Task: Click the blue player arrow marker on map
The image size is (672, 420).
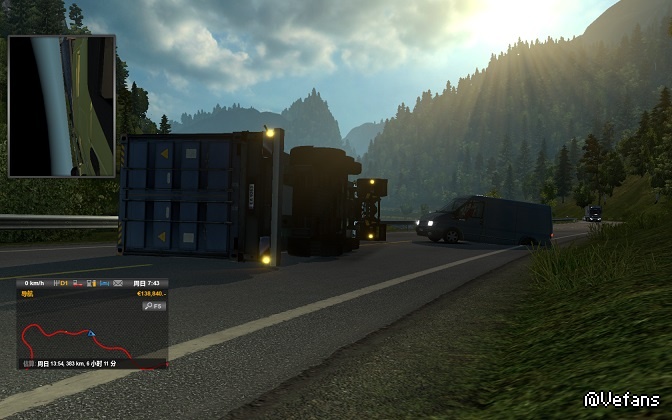Action: pos(91,333)
